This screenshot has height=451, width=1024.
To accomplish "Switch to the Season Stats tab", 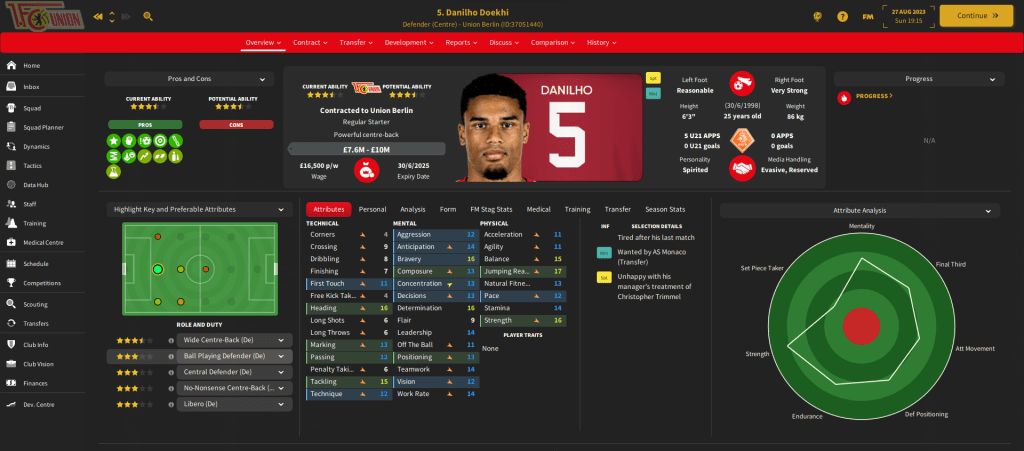I will click(665, 209).
